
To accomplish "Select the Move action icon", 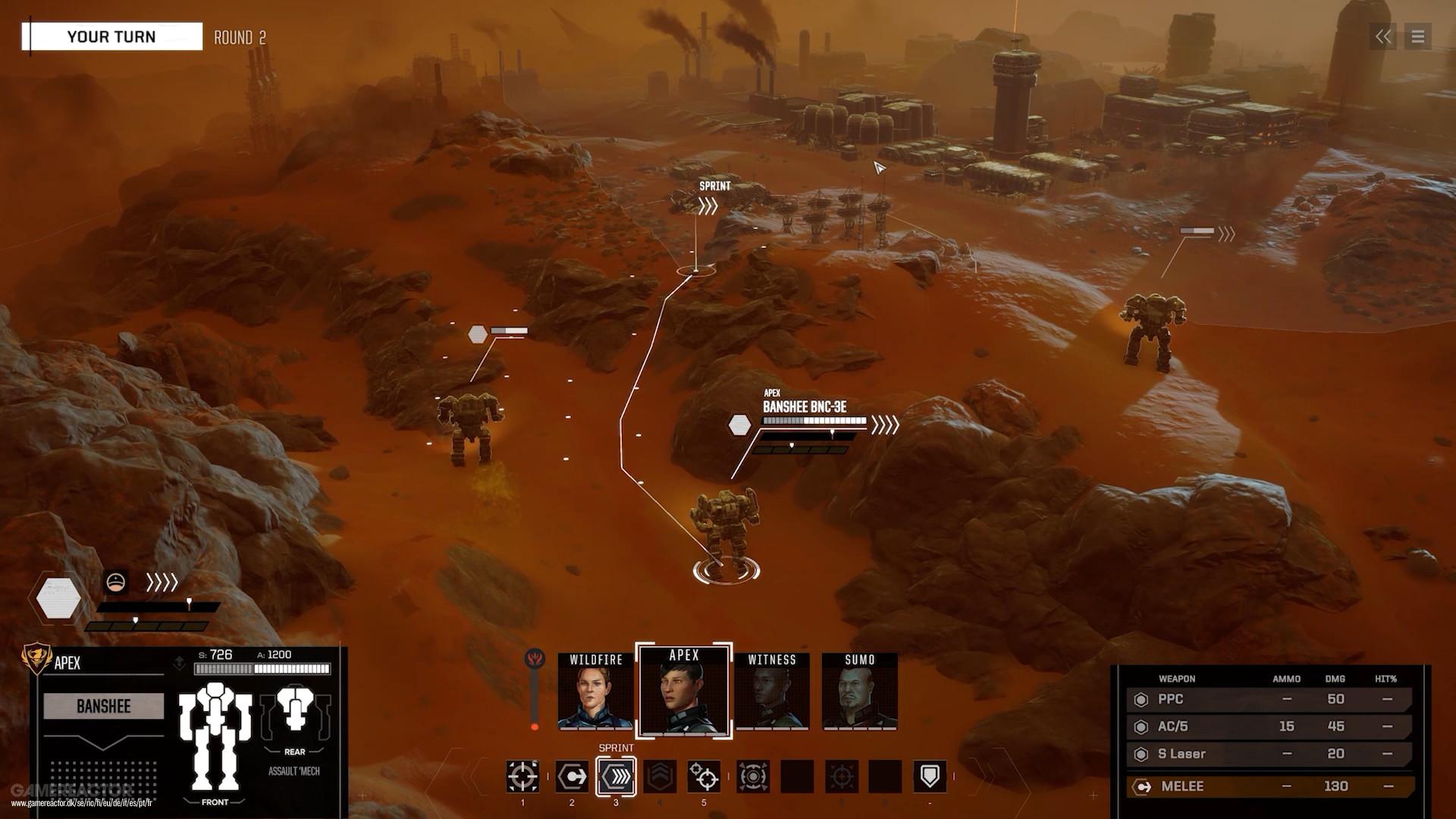I will click(572, 777).
